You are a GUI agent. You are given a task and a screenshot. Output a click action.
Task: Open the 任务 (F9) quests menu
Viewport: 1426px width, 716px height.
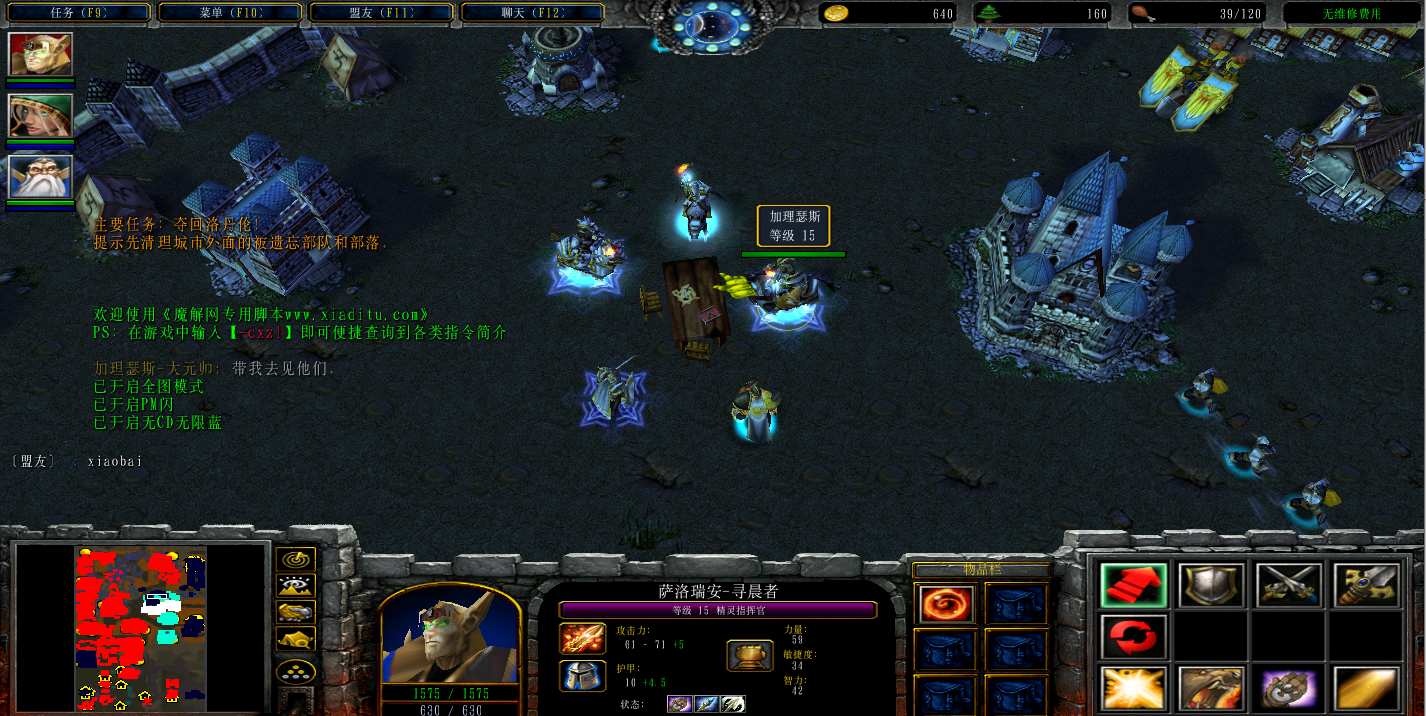(x=78, y=13)
